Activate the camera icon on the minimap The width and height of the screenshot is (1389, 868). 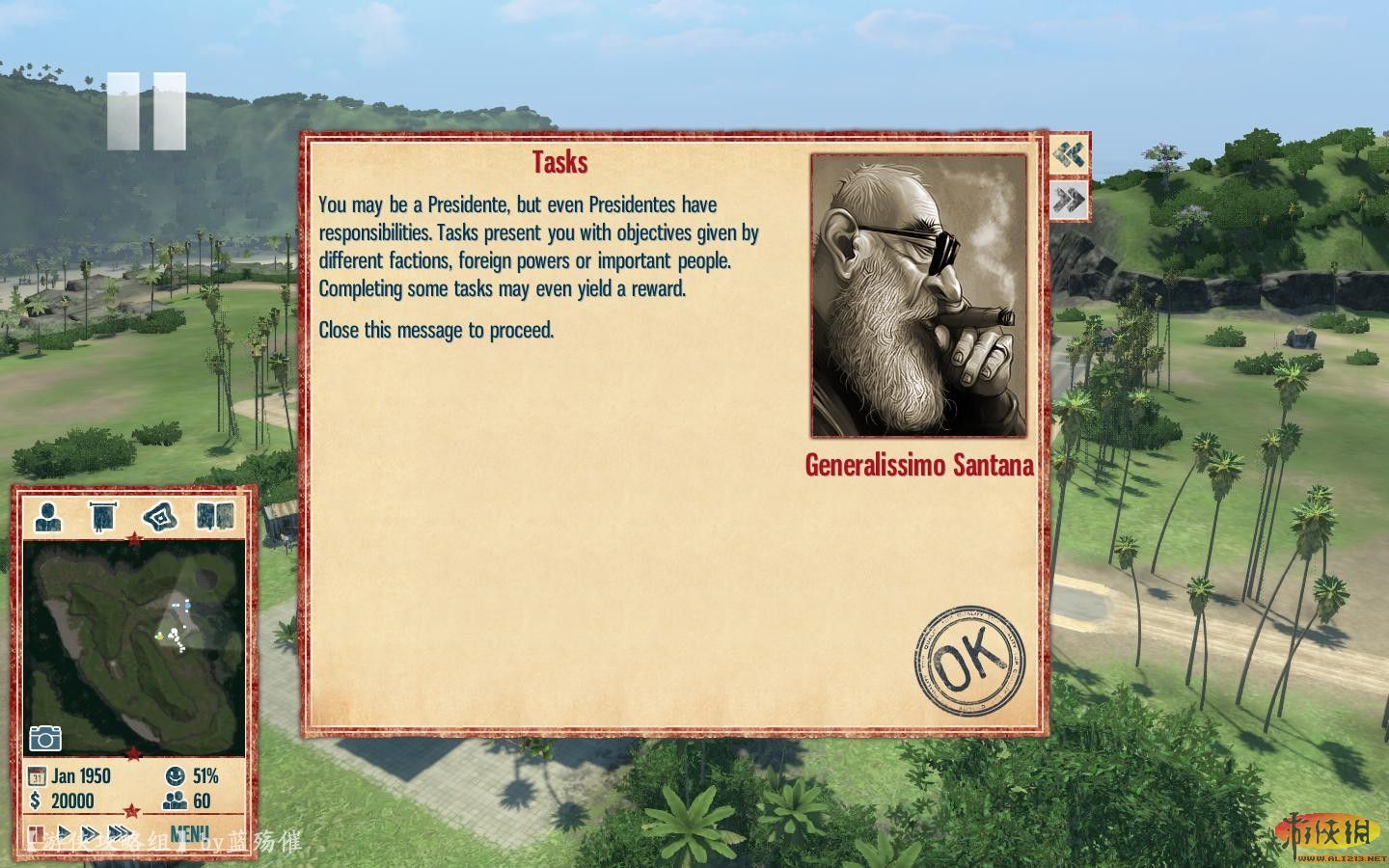[45, 738]
